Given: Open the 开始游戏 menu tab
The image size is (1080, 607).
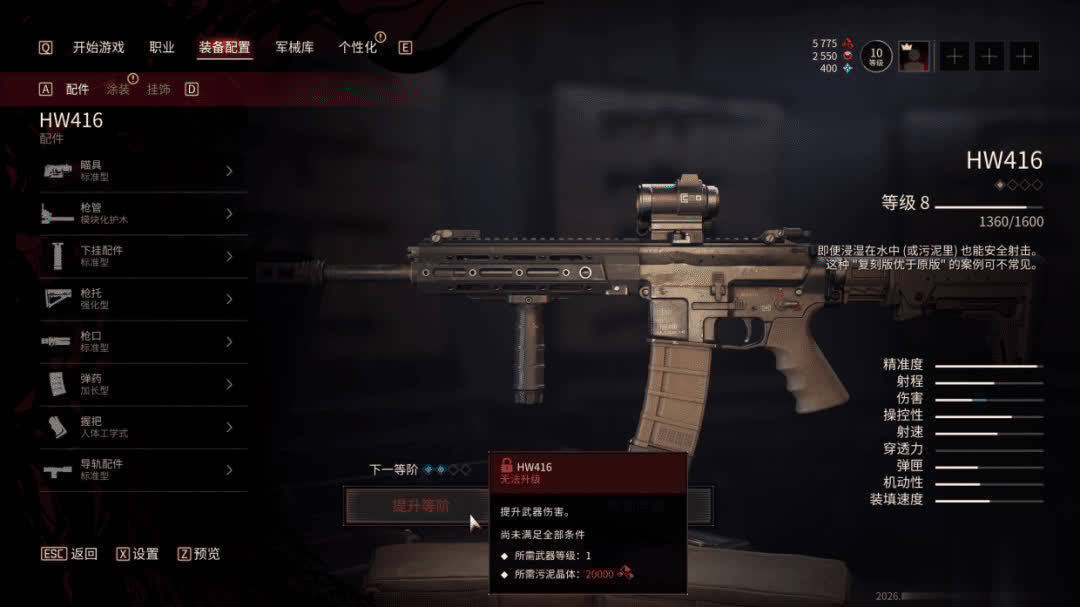Looking at the screenshot, I should 98,47.
